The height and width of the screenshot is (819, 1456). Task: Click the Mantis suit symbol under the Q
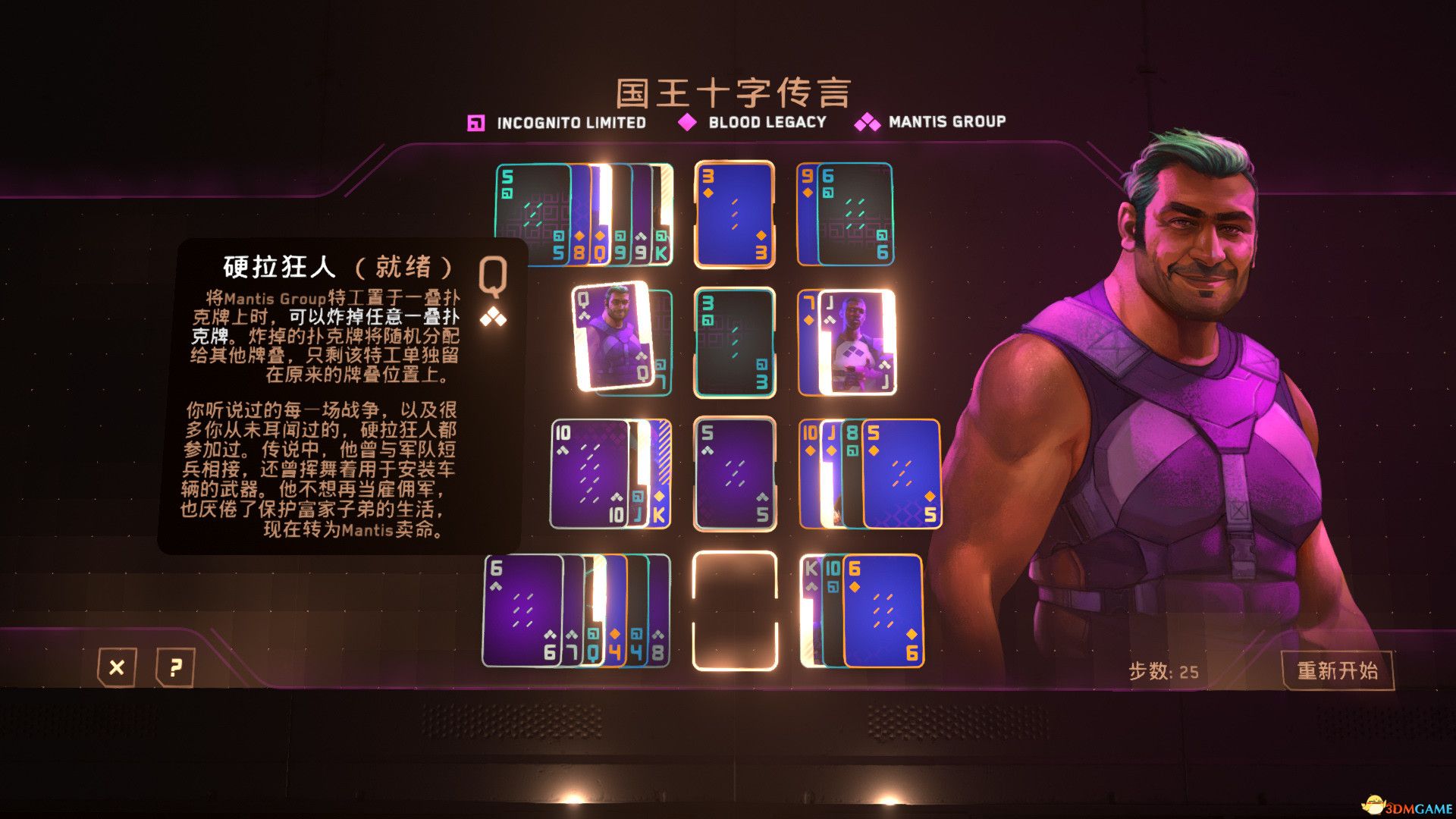tap(494, 318)
